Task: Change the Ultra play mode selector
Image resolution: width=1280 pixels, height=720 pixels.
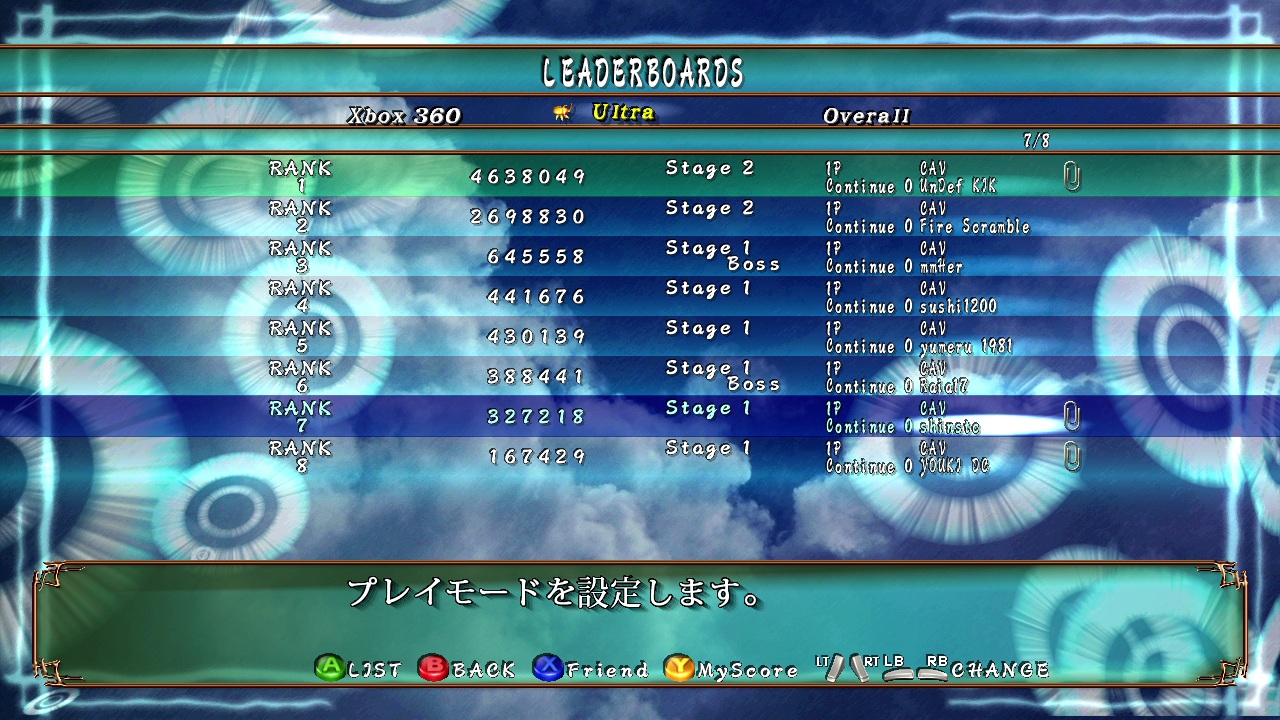Action: point(622,113)
